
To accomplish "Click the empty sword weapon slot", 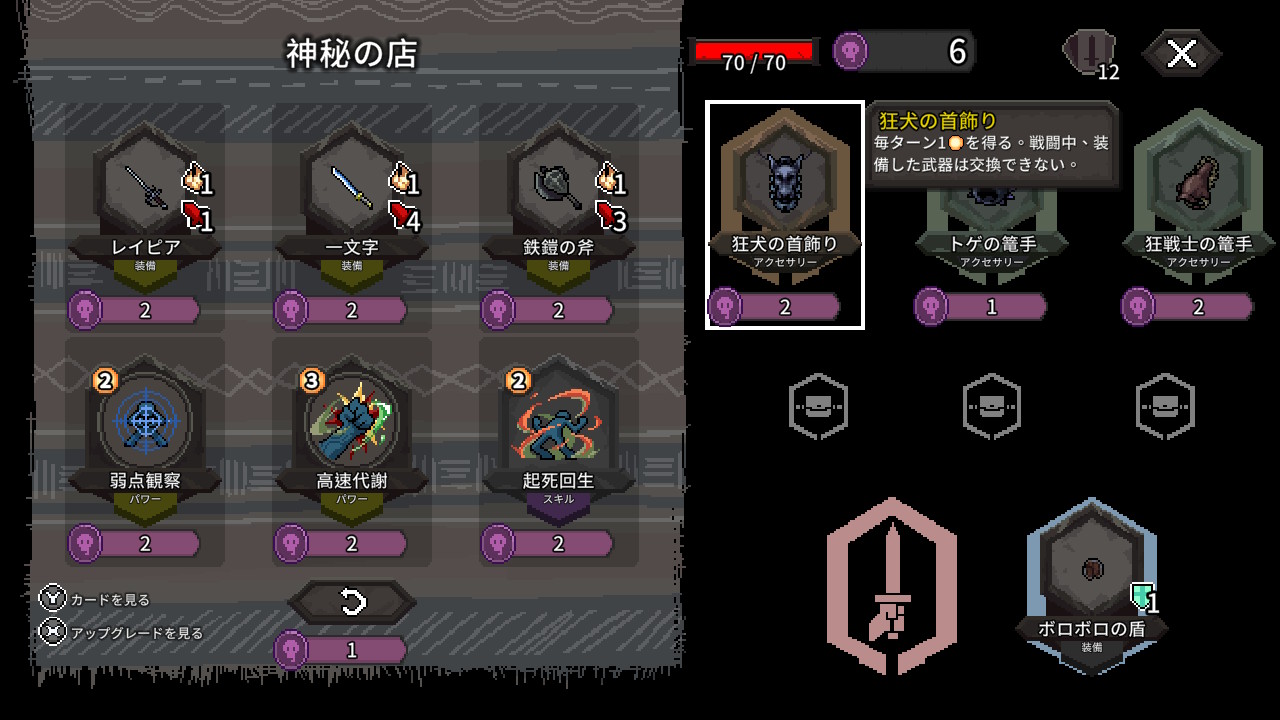I will point(891,585).
